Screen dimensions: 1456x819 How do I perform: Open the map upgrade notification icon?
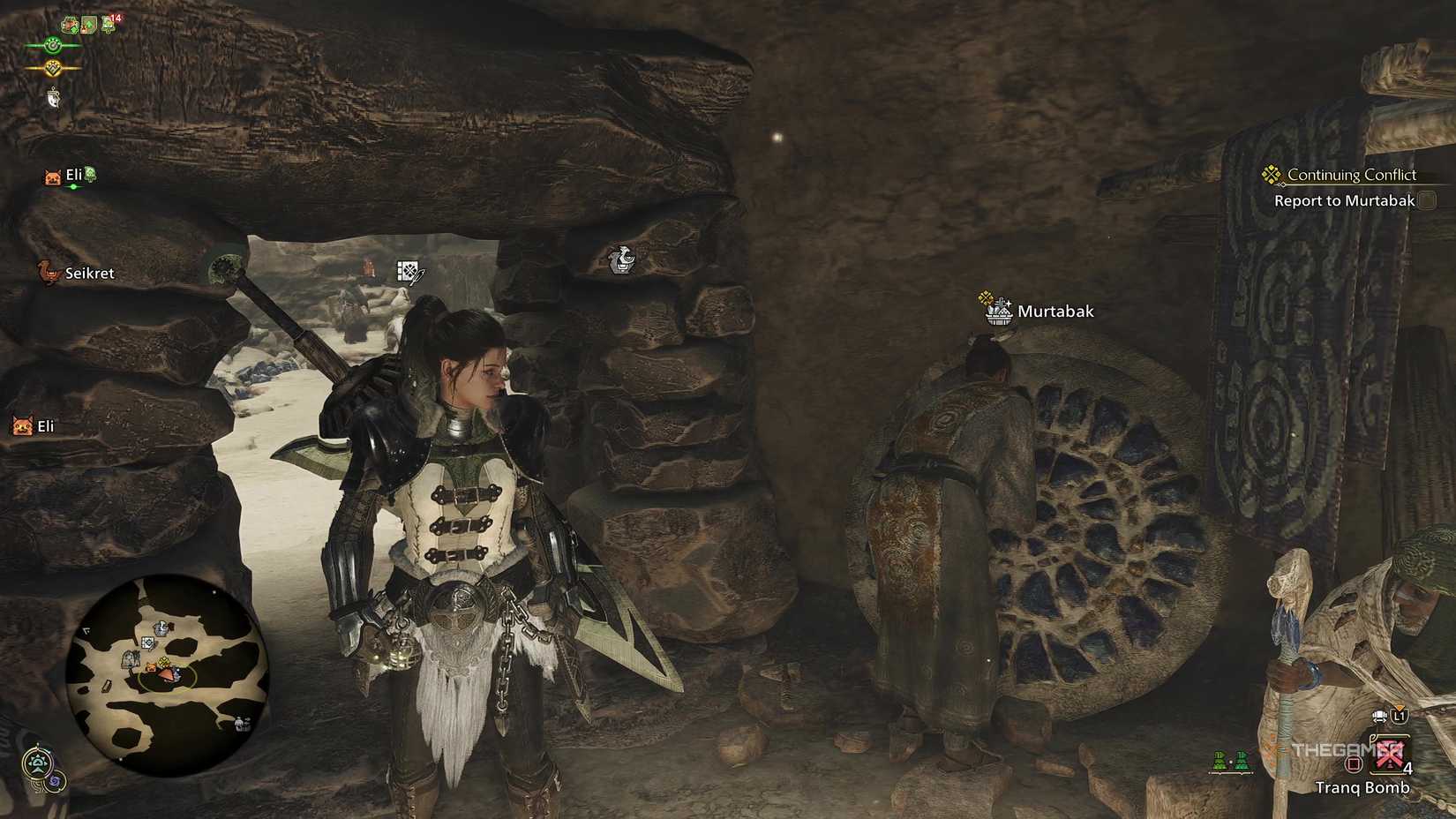(88, 24)
